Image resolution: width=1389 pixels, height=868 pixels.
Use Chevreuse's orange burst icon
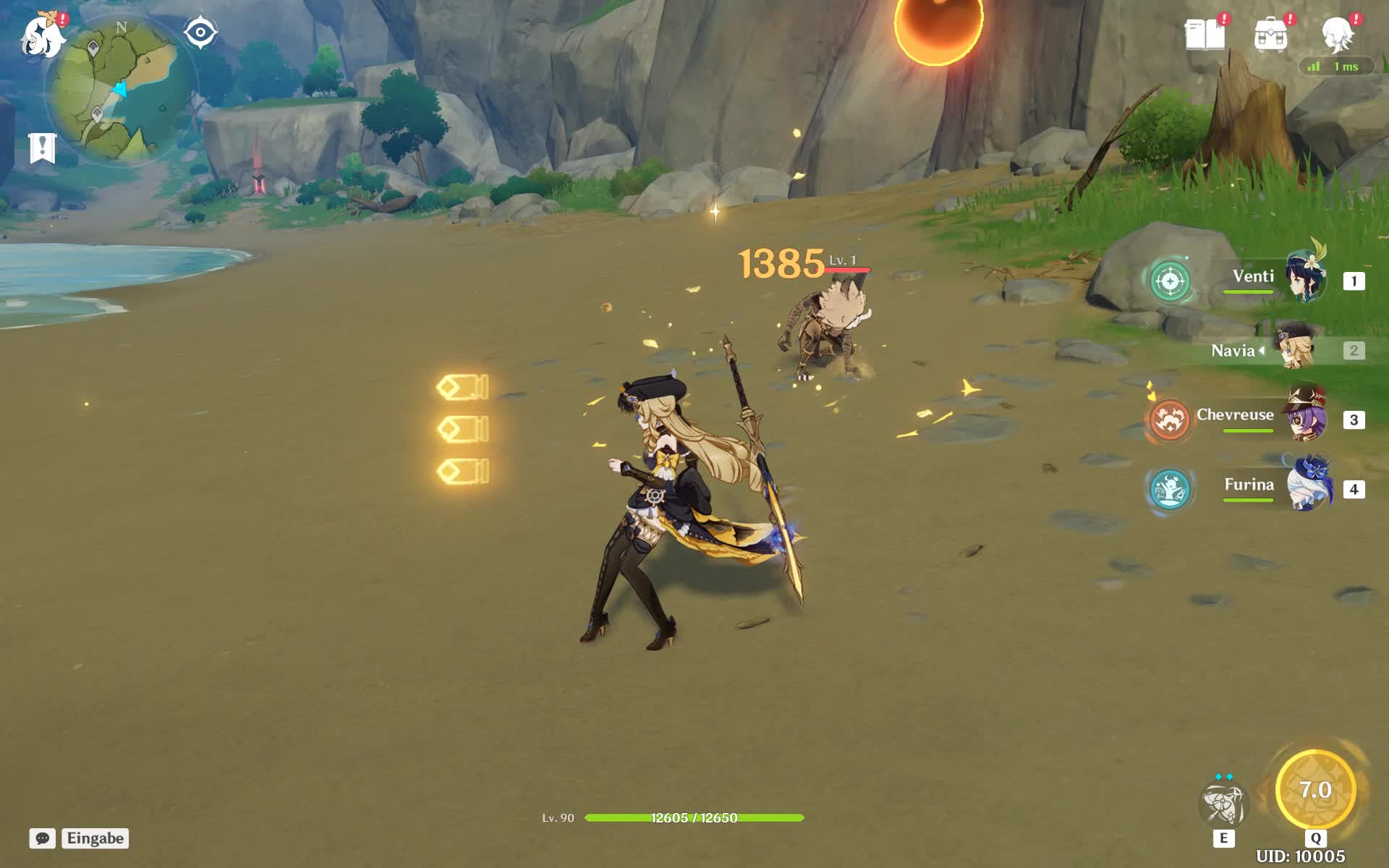pyautogui.click(x=1168, y=420)
